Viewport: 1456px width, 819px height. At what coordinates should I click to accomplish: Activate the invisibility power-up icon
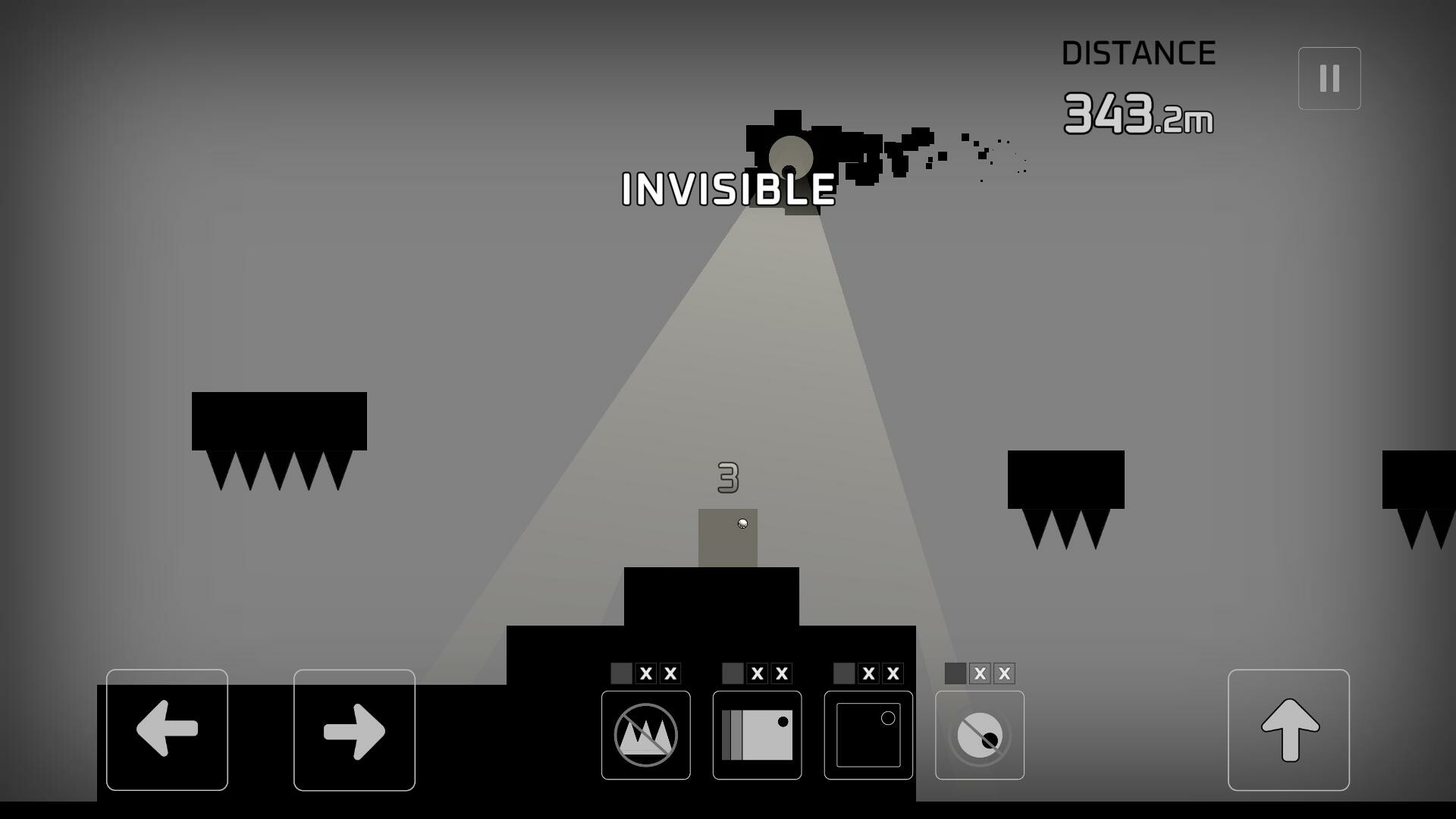click(x=979, y=735)
